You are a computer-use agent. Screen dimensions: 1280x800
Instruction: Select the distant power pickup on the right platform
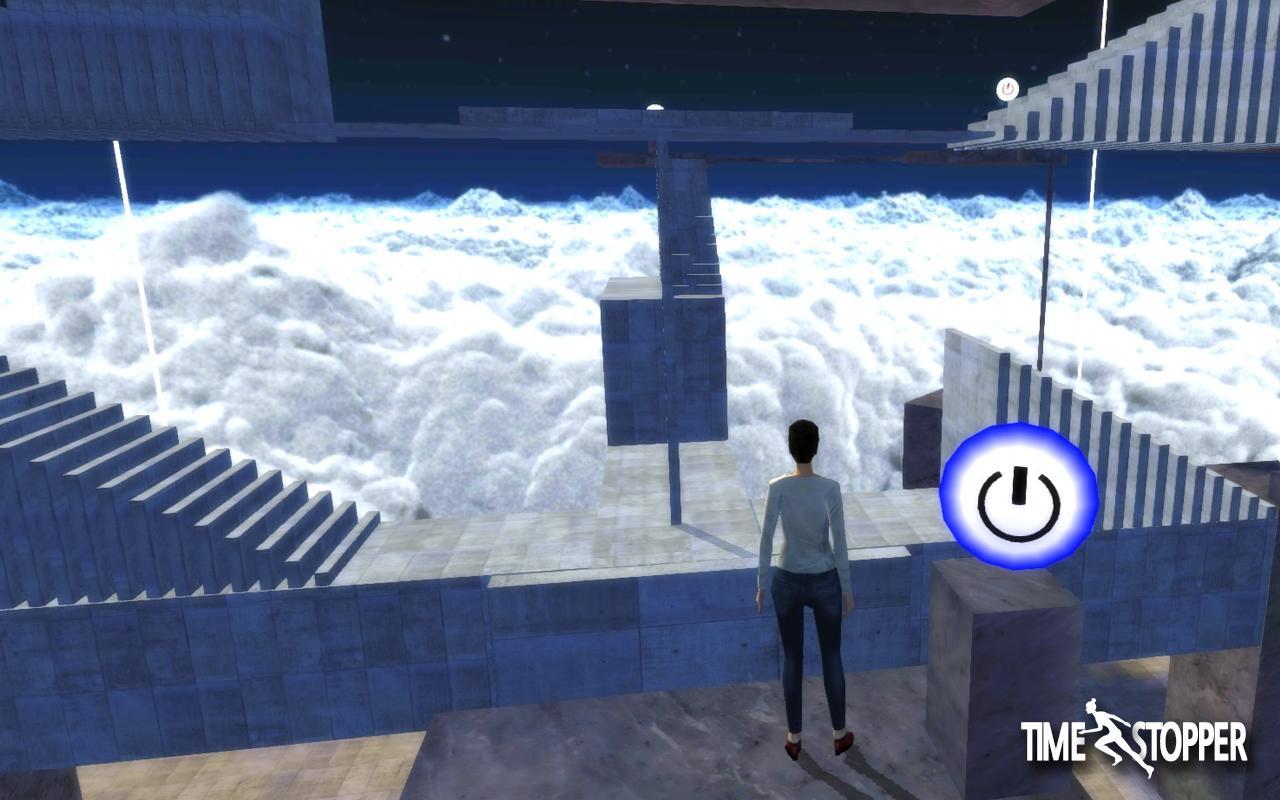click(1007, 88)
